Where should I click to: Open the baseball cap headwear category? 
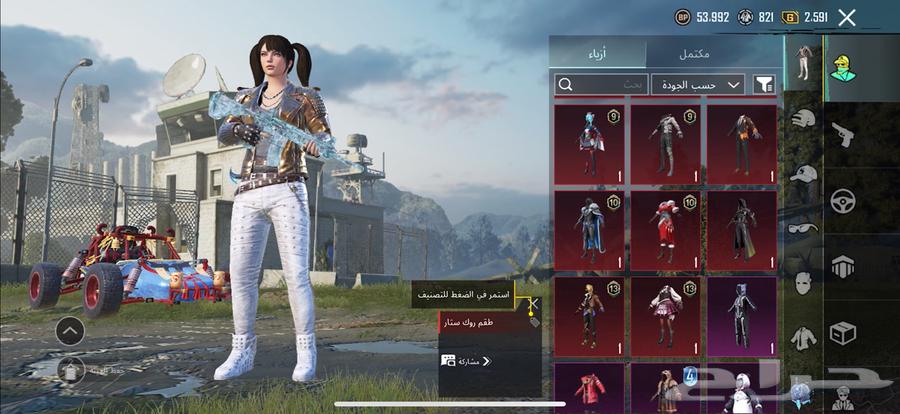tap(803, 173)
